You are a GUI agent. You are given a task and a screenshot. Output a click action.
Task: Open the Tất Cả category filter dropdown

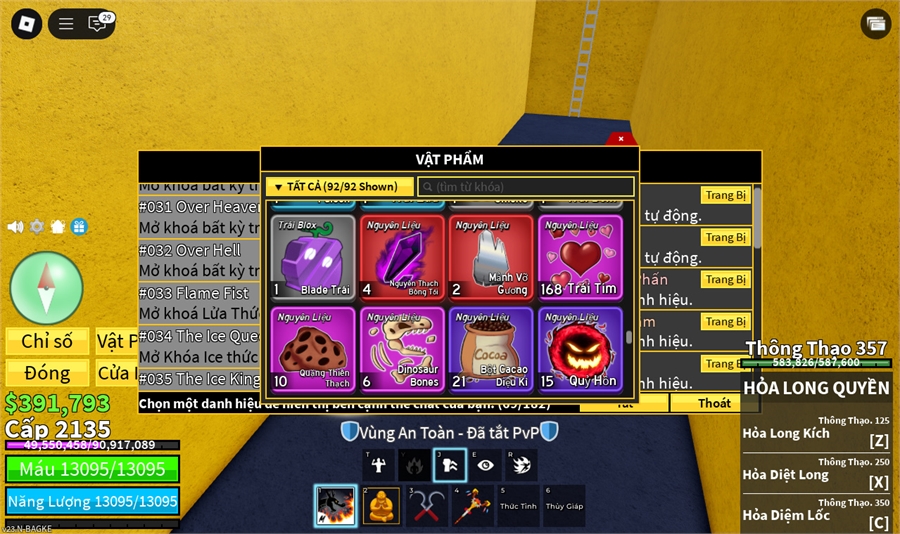pos(339,187)
